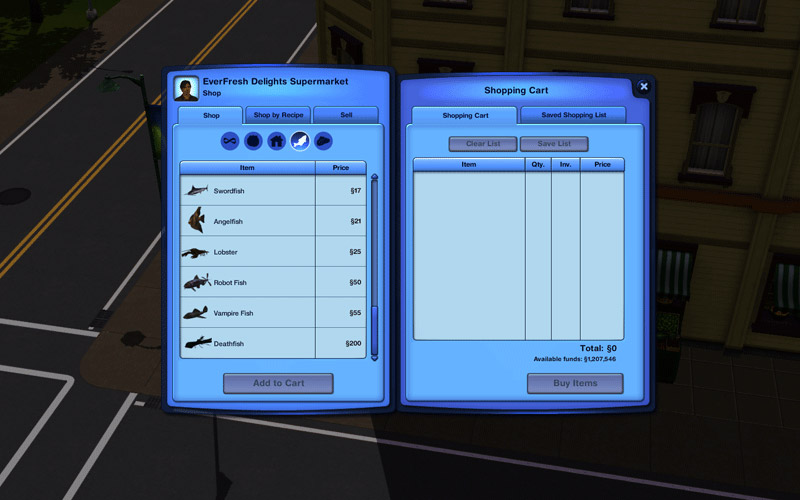Choose the fish category filter icon
Screen dimensions: 800x500
click(299, 141)
